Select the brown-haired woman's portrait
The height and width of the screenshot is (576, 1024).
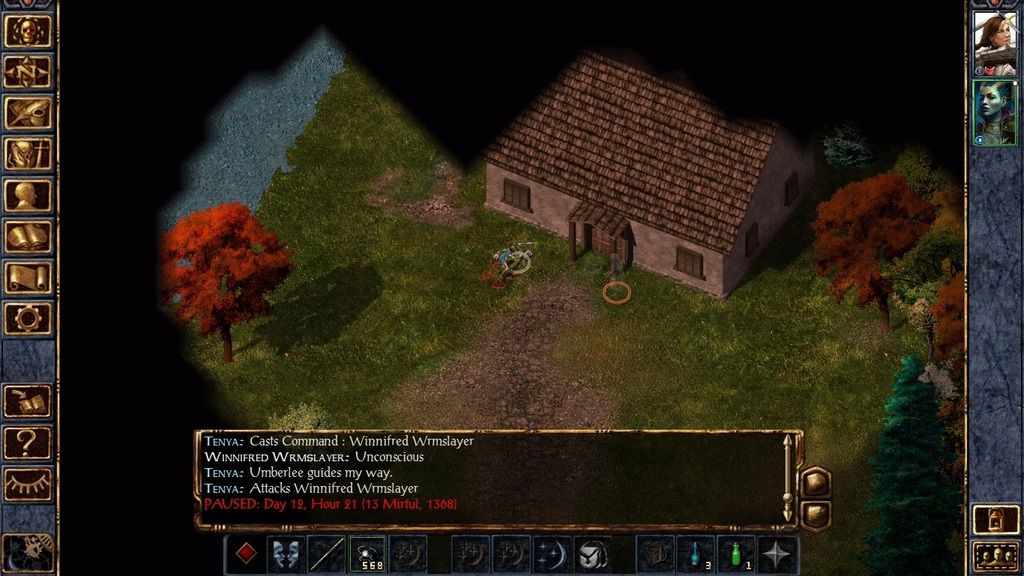coord(994,44)
